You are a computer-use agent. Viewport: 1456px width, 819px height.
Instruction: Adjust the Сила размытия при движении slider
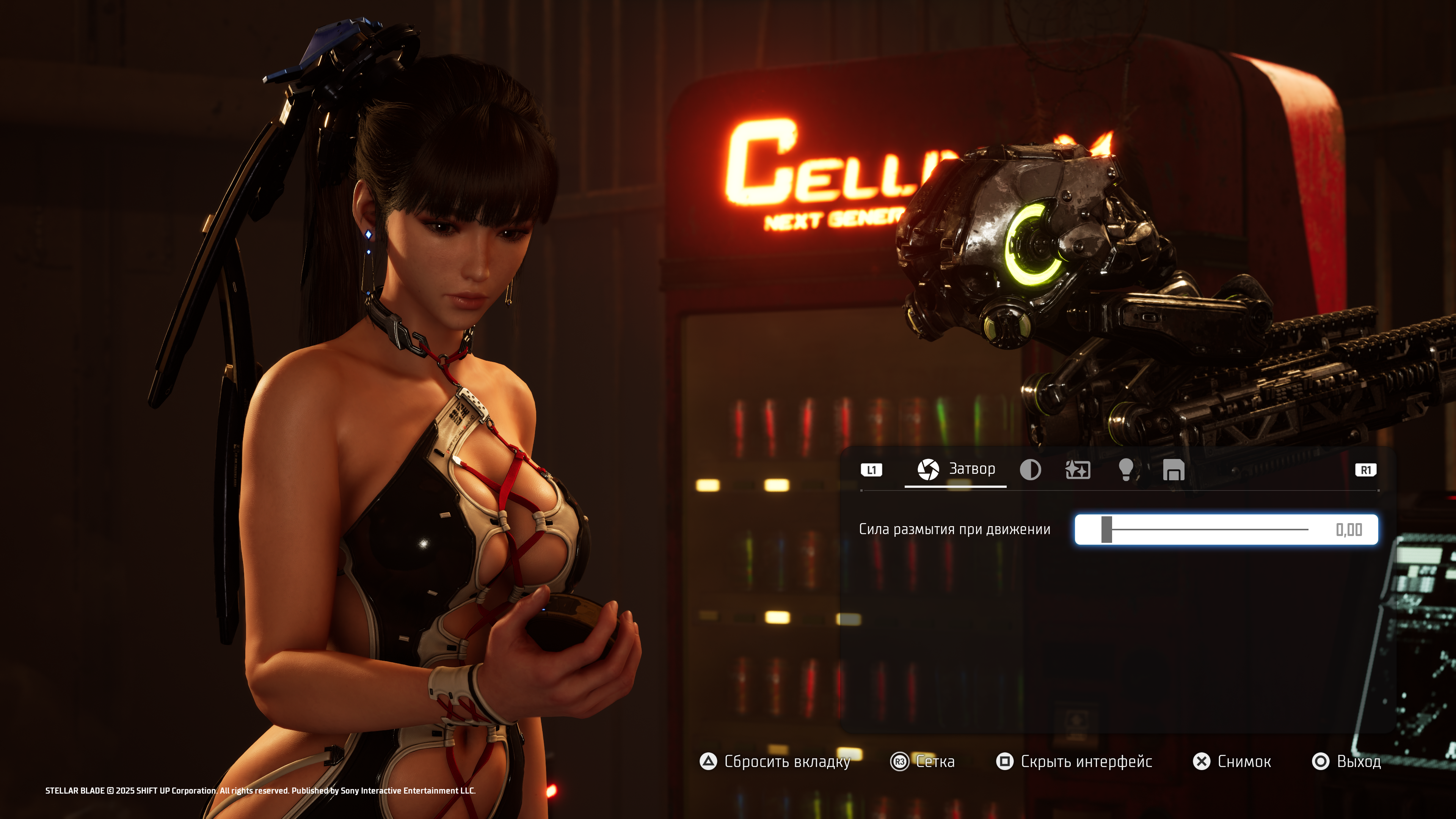pyautogui.click(x=1107, y=530)
